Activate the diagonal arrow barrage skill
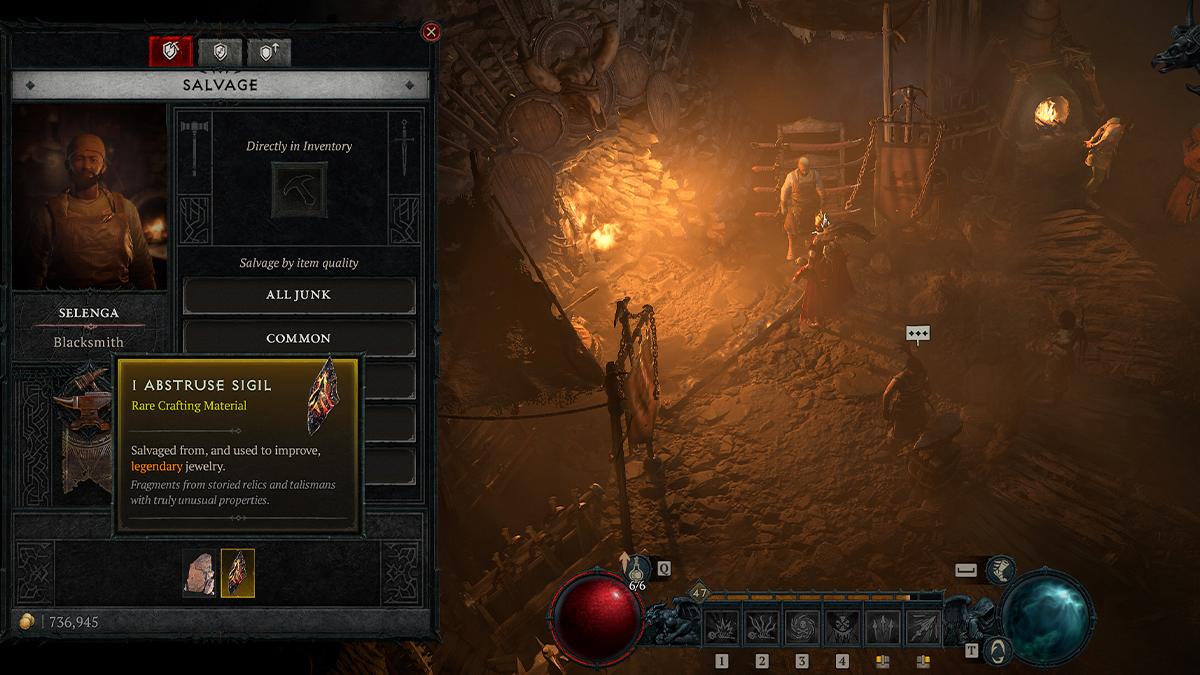The height and width of the screenshot is (675, 1200). [x=923, y=628]
